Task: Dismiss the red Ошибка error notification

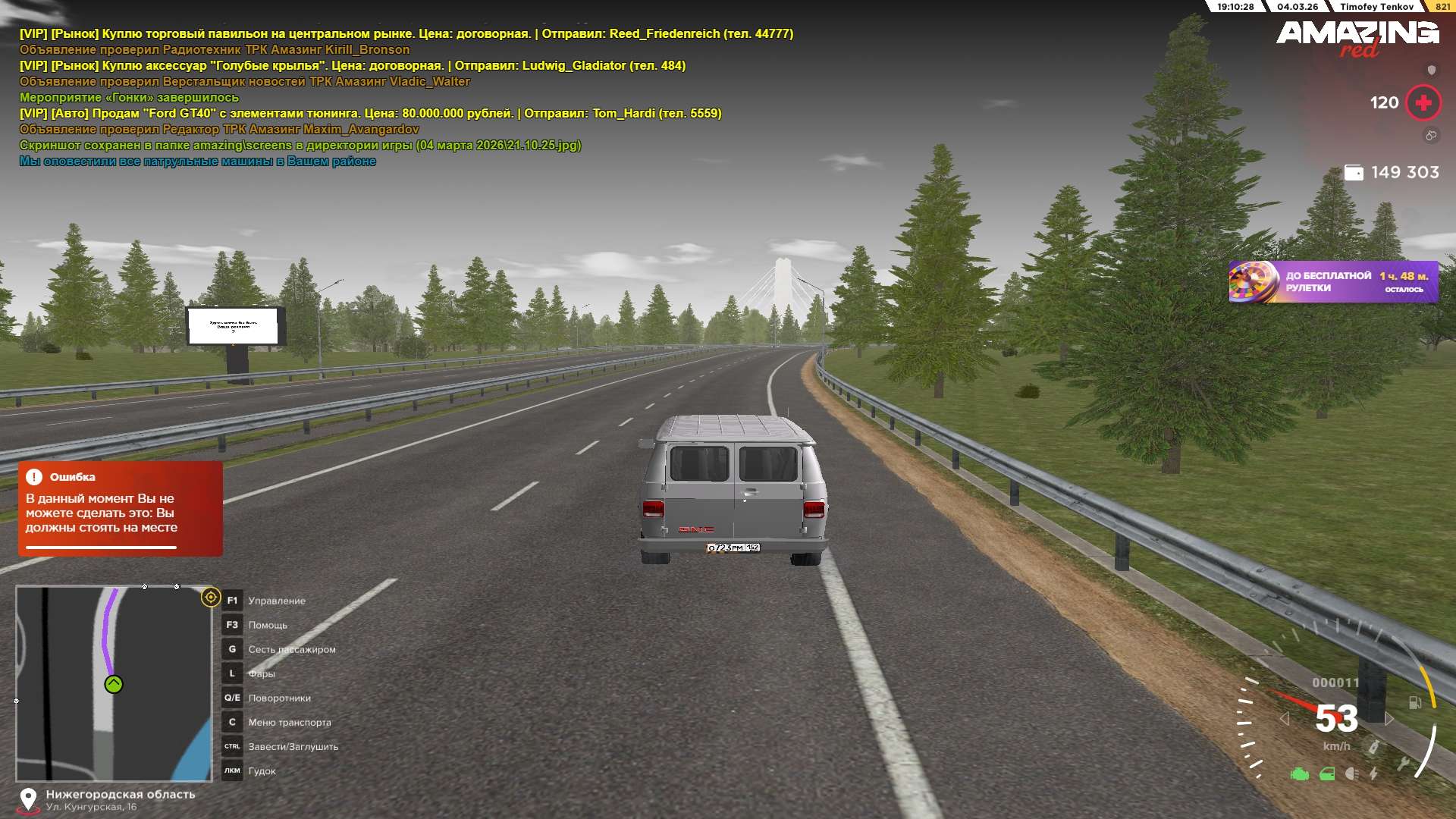Action: [120, 509]
